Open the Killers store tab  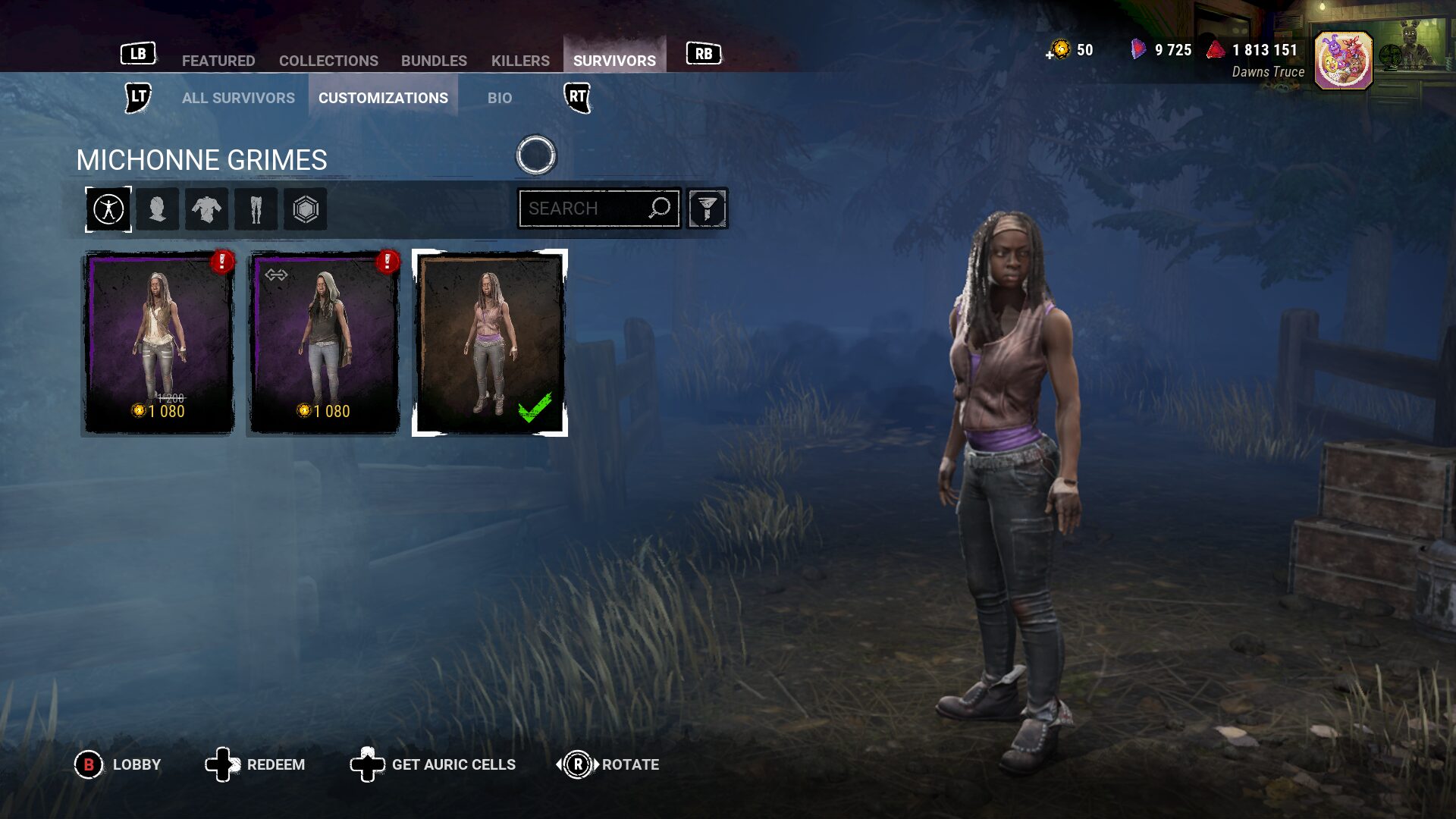(520, 61)
